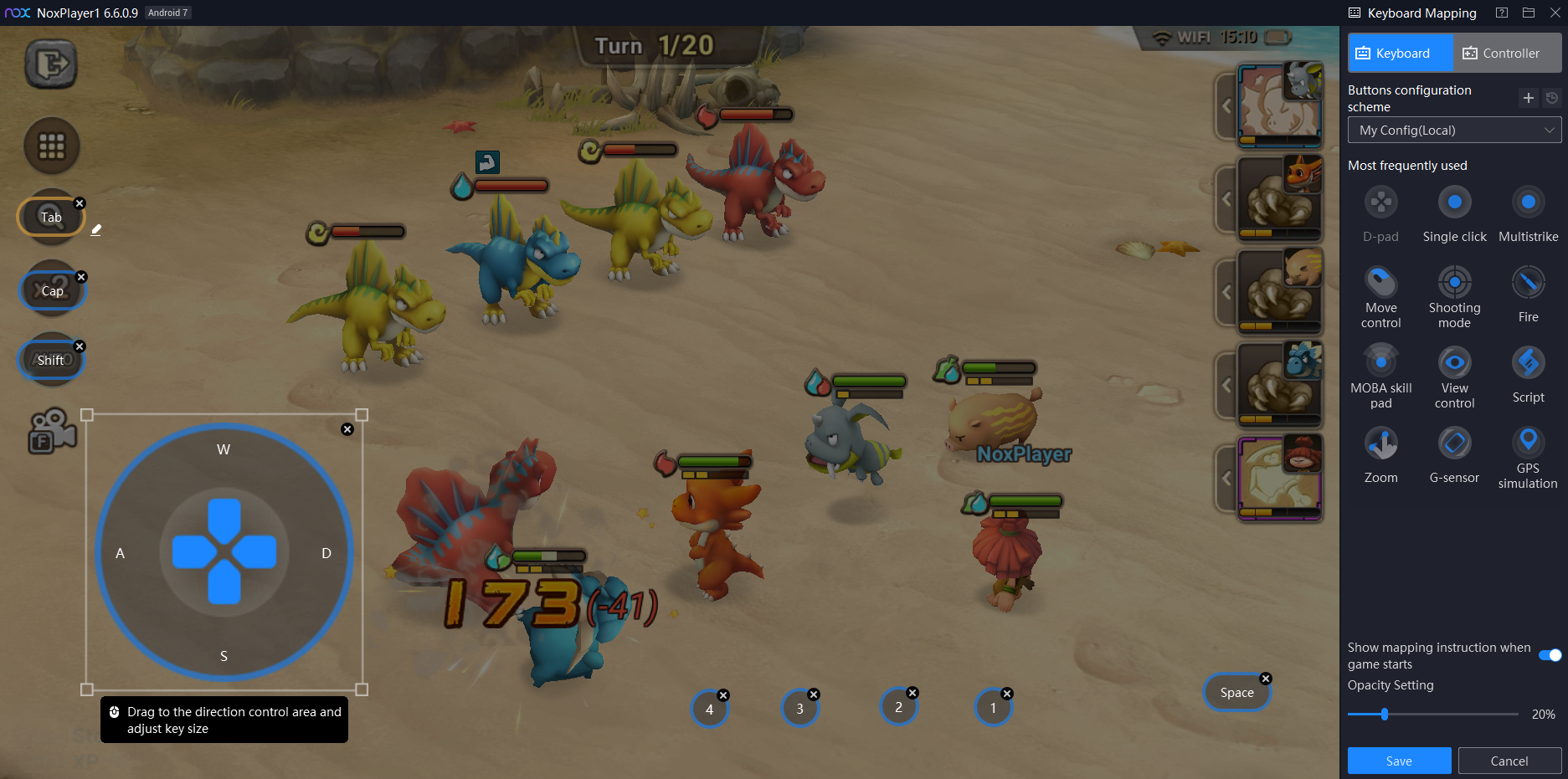
Task: Choose the Multistrike mapping tool
Action: [1528, 202]
